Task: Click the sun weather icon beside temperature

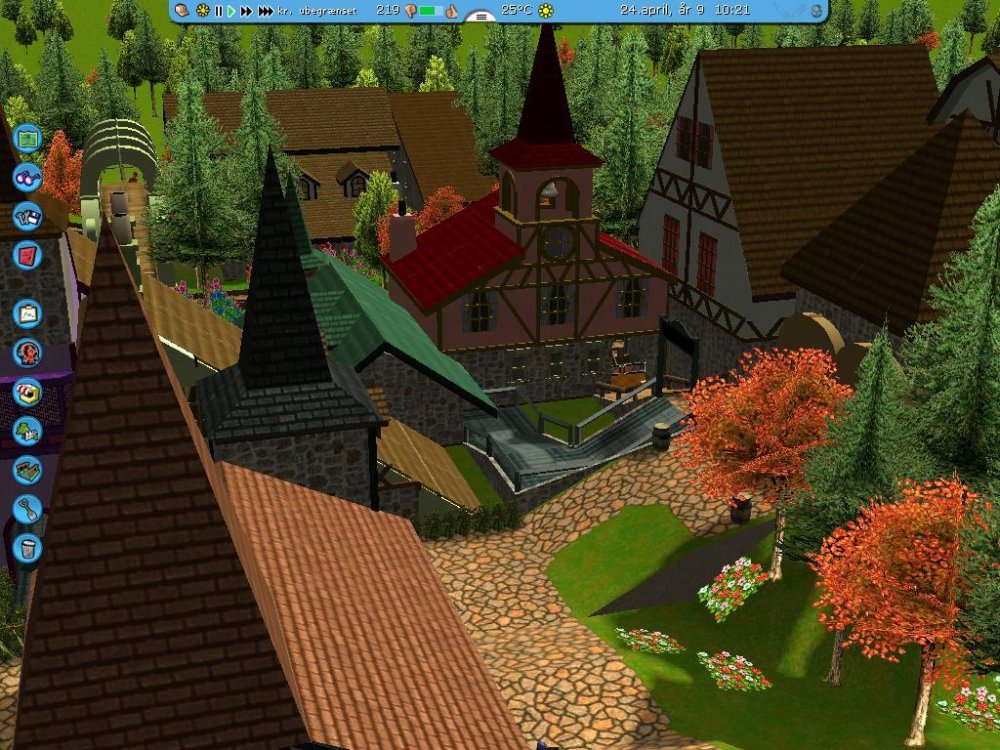Action: pos(546,11)
